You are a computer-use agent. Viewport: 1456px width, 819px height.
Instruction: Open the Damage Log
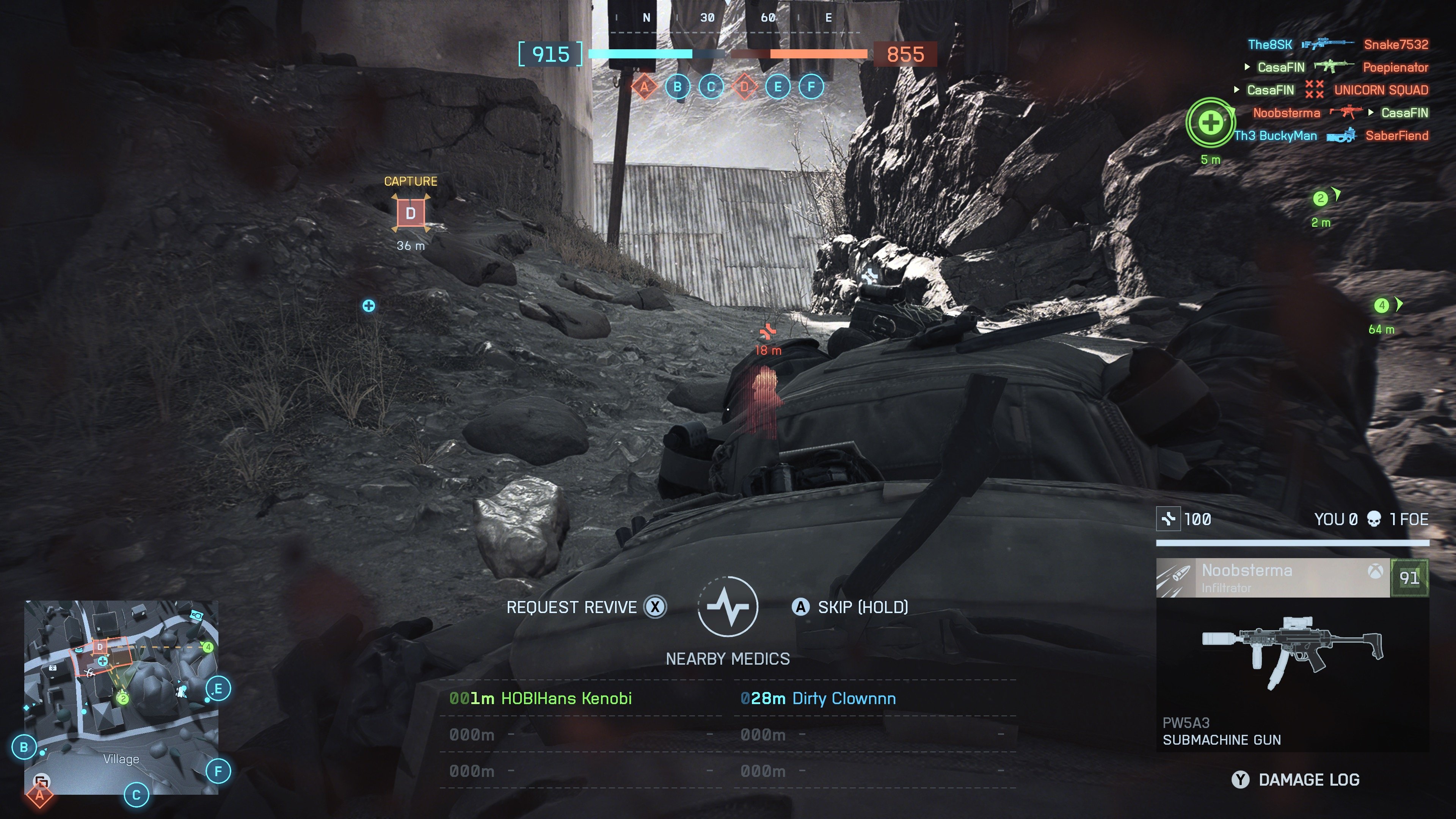(x=1296, y=780)
